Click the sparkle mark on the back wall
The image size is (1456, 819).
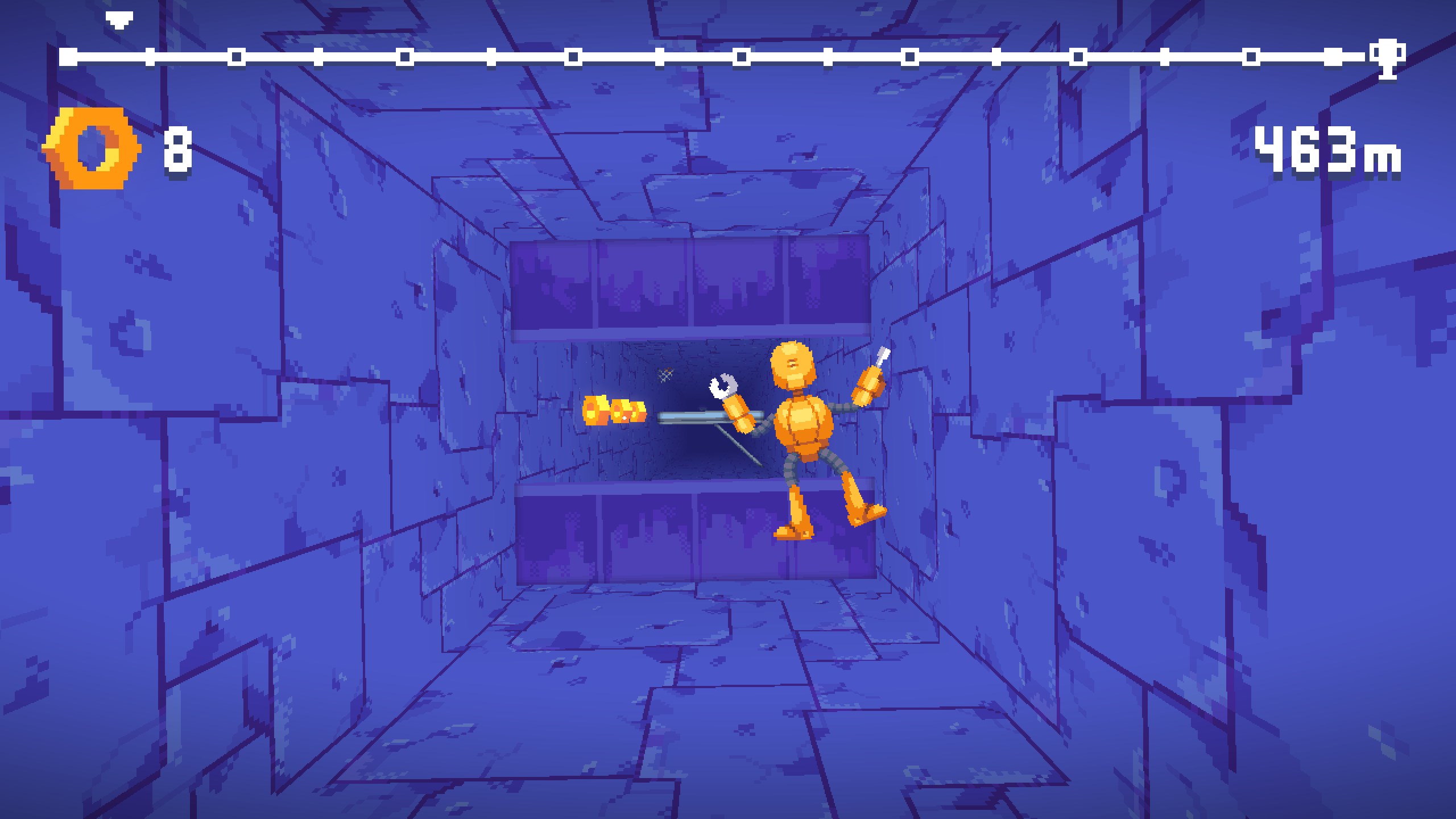click(x=664, y=374)
